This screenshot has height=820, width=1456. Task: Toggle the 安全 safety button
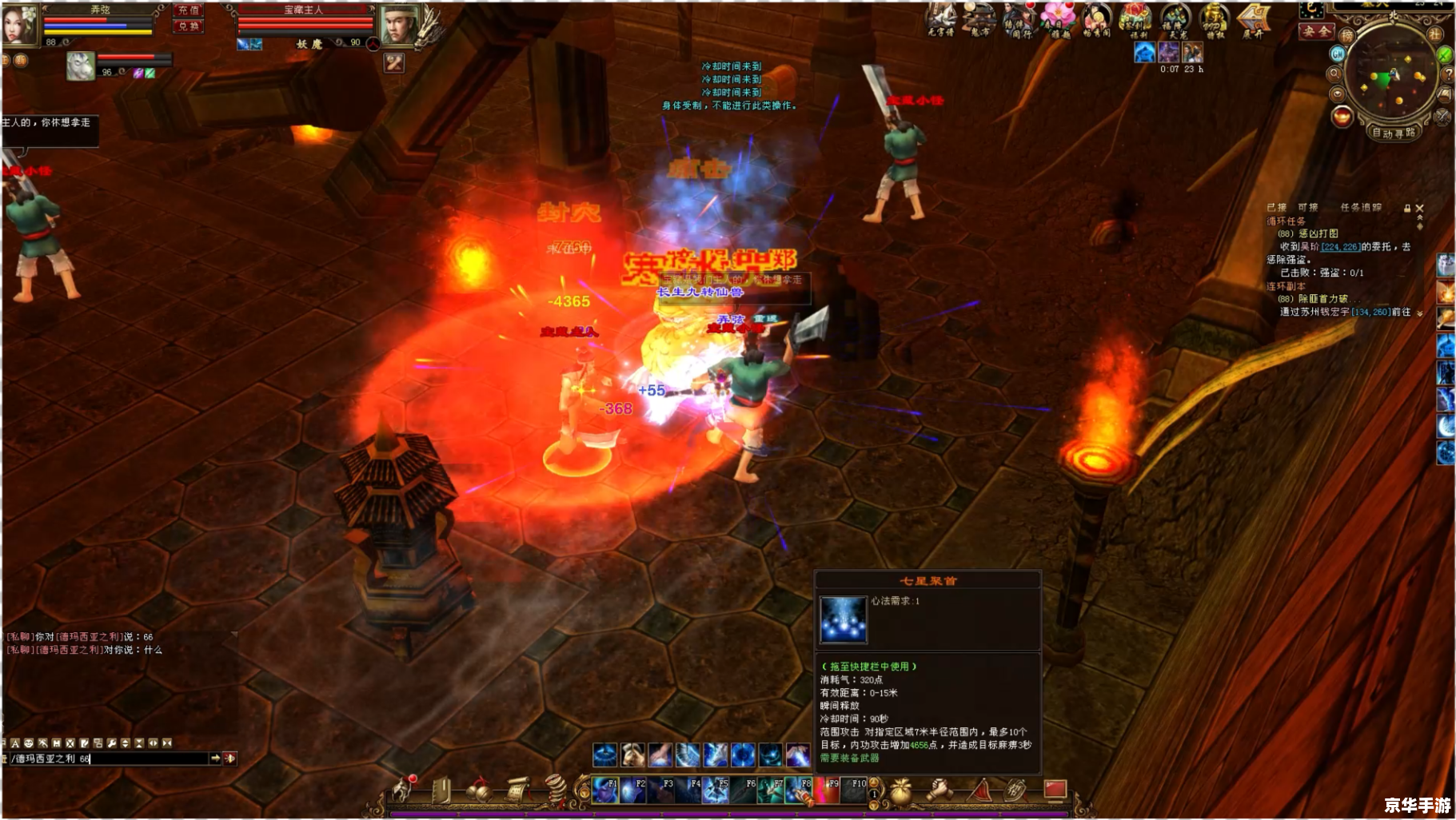tap(1315, 32)
